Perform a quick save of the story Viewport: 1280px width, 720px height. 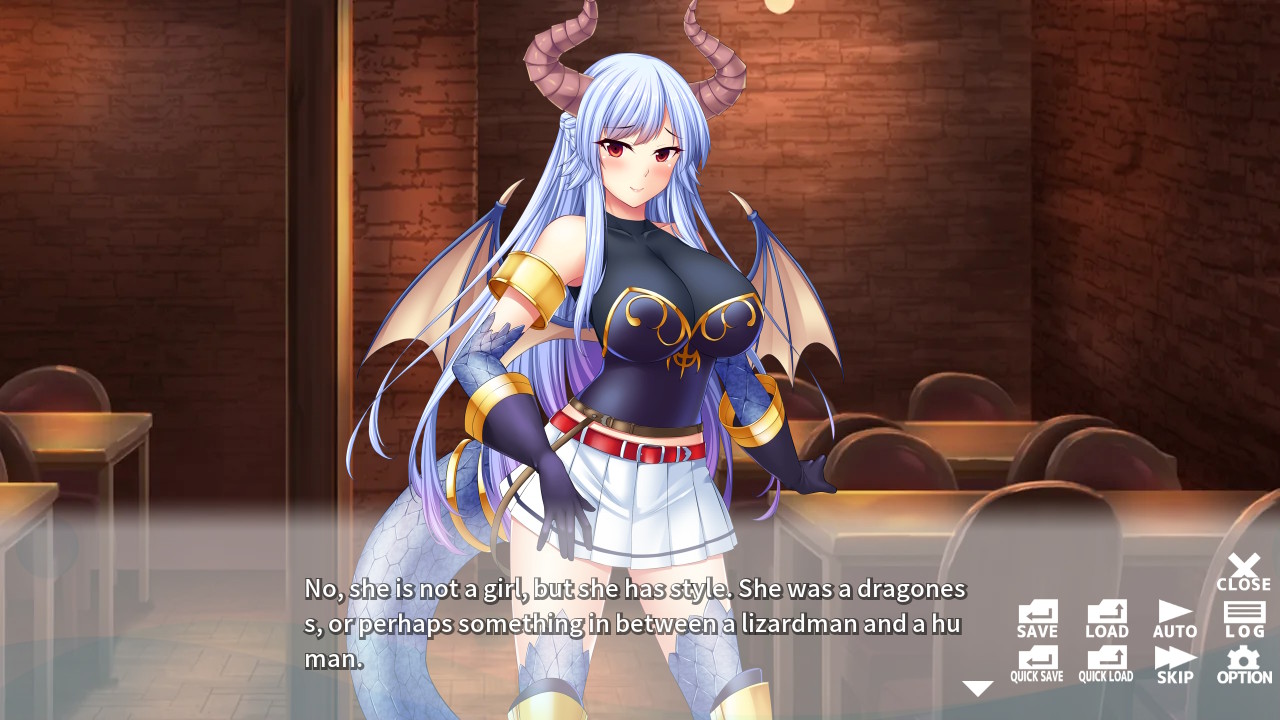pyautogui.click(x=1037, y=662)
